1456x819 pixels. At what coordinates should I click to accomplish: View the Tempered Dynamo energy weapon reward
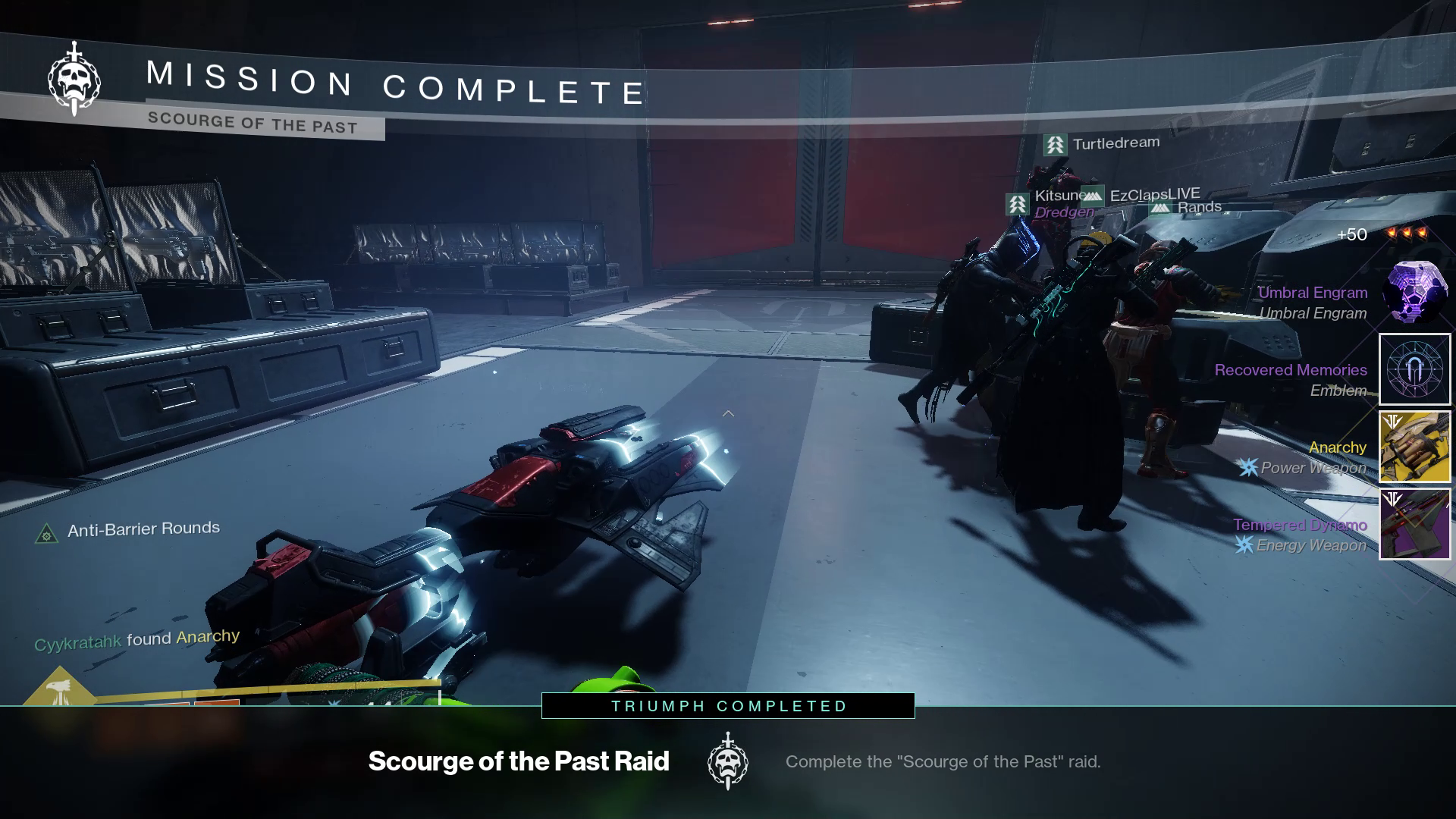(1414, 524)
